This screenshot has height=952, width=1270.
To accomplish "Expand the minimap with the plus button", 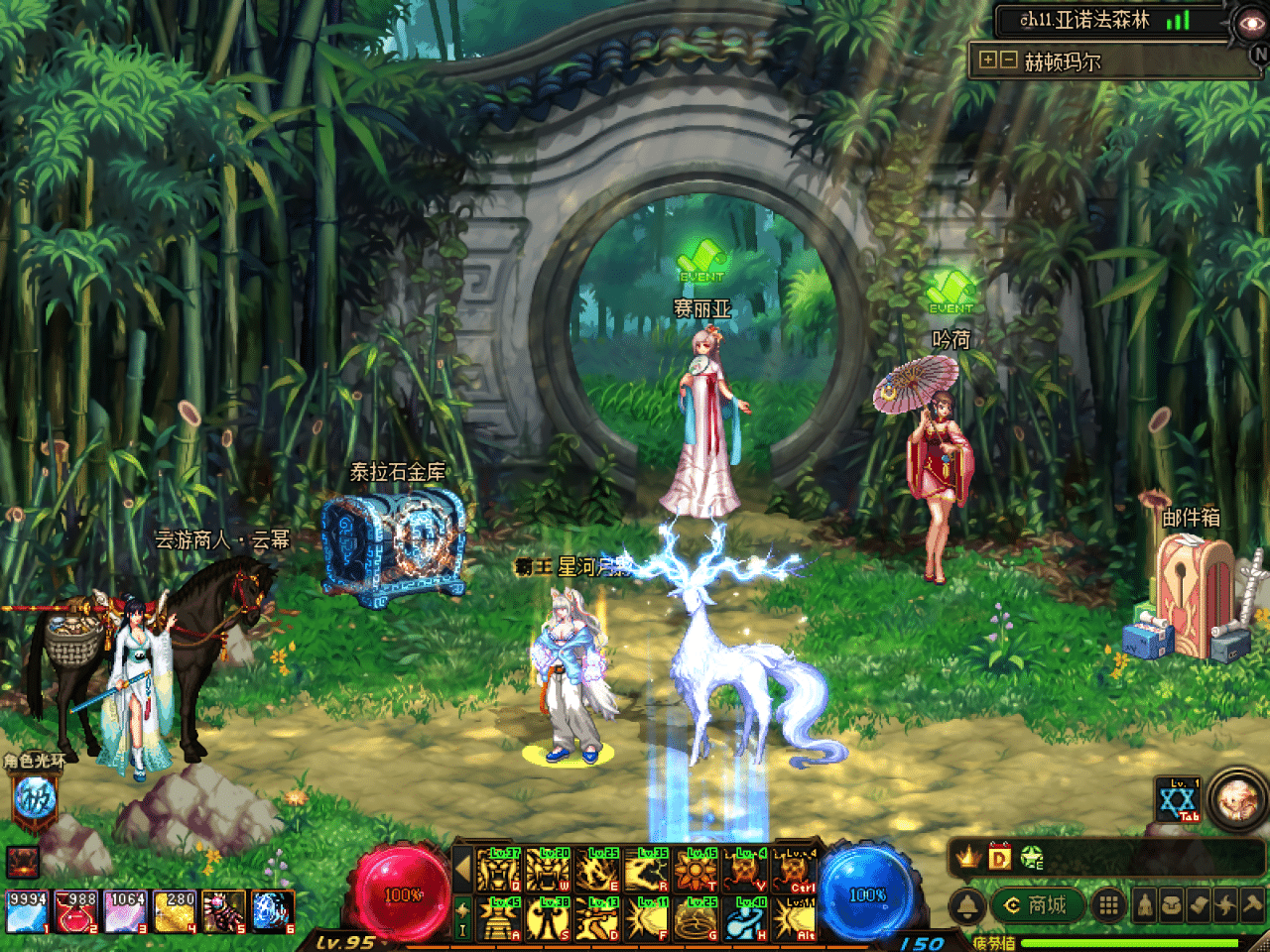I will [987, 60].
